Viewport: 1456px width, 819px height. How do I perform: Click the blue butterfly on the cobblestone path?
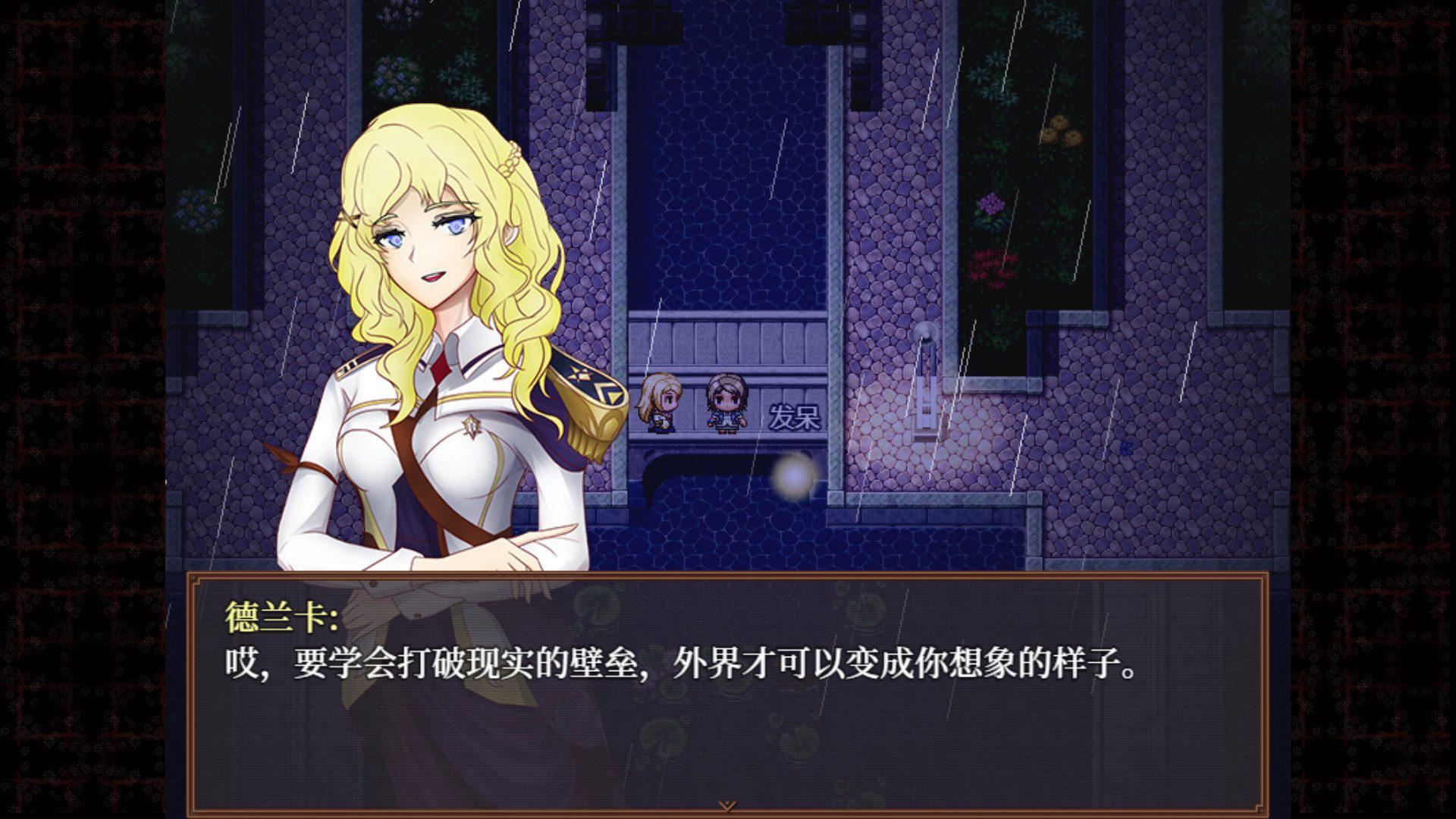point(1127,447)
